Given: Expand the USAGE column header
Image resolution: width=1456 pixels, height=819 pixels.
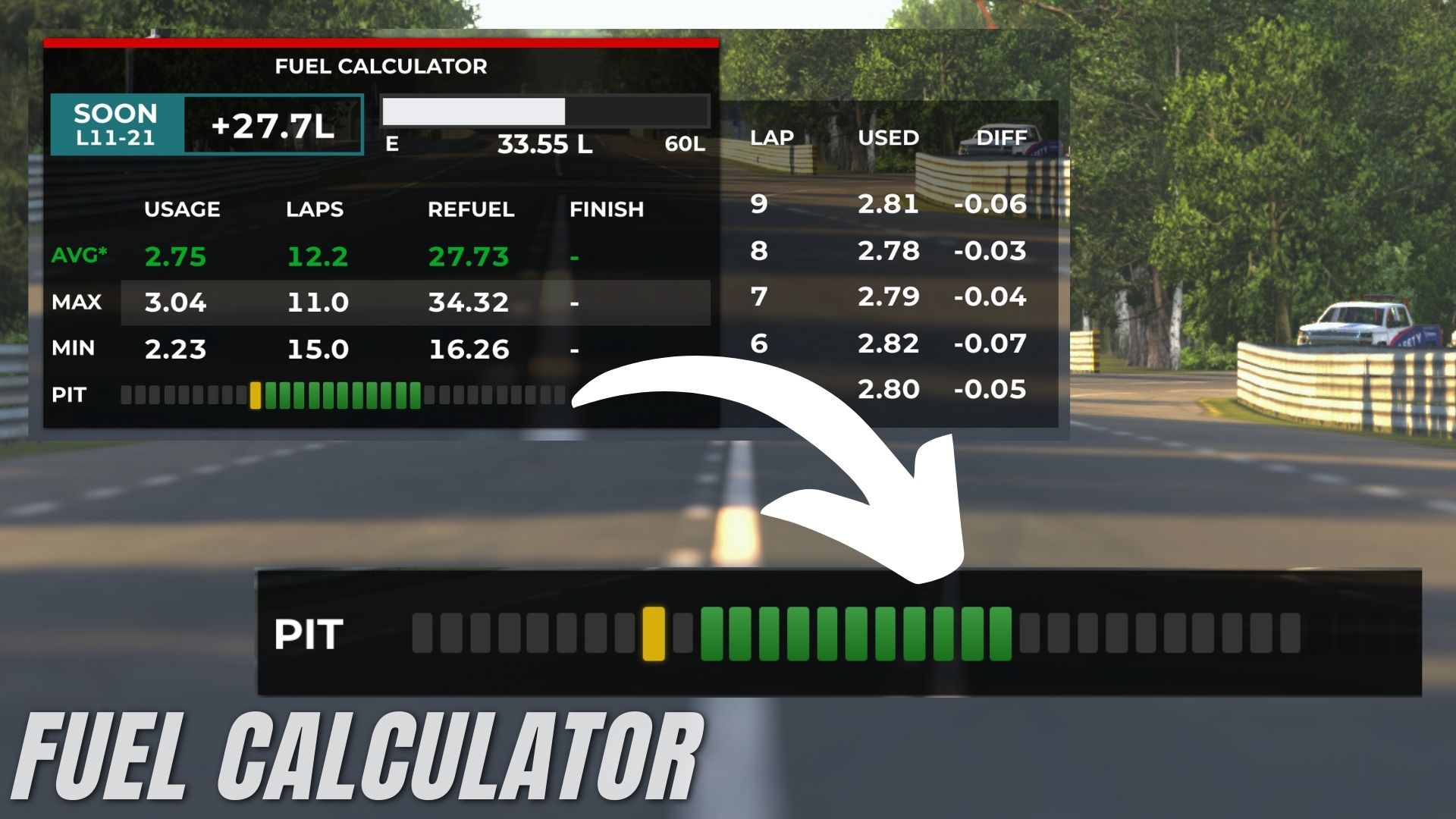Looking at the screenshot, I should click(x=183, y=210).
